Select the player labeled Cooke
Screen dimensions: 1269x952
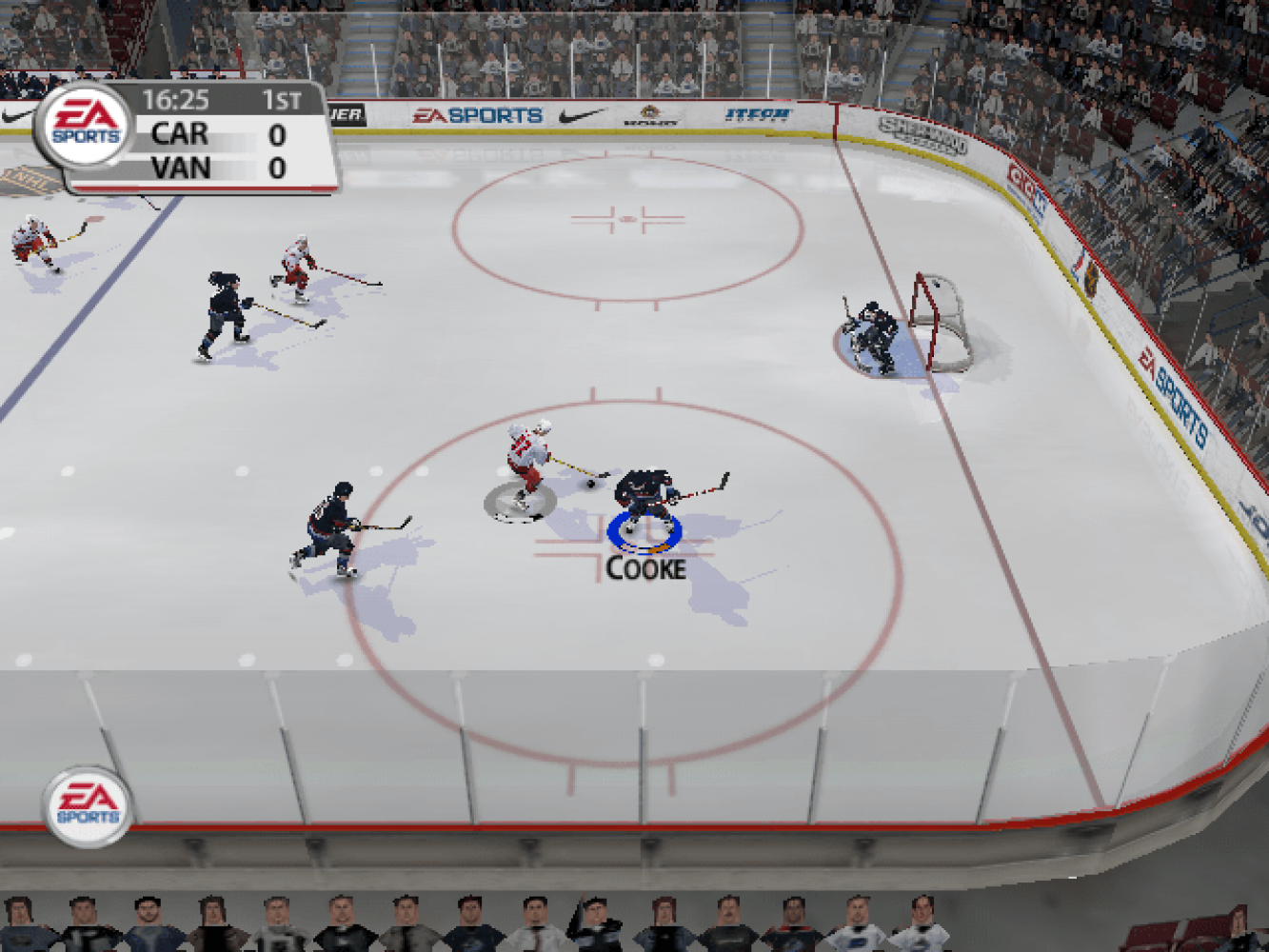tap(647, 497)
